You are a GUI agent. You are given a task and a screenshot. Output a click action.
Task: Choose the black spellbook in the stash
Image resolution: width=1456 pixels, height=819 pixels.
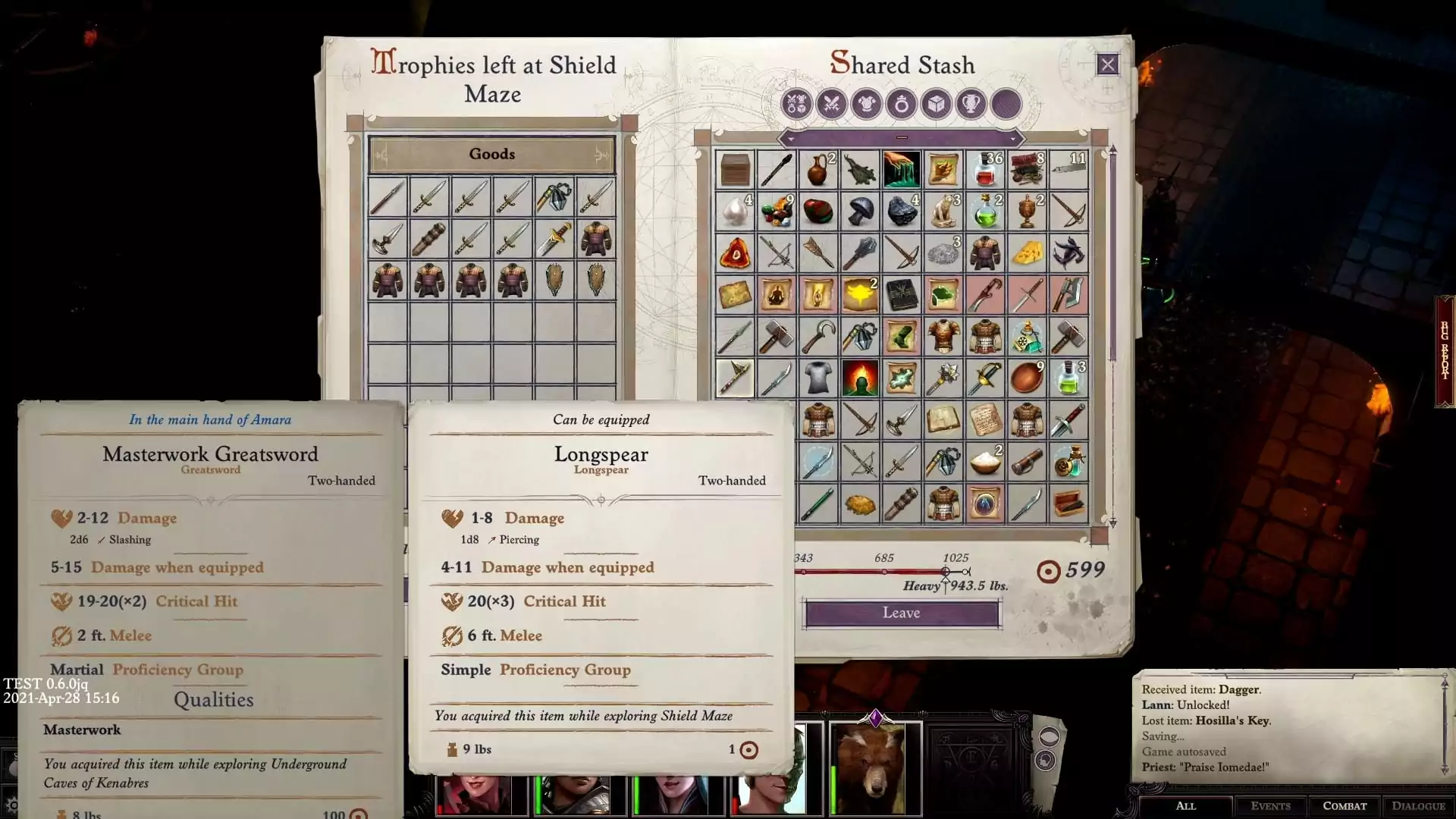902,294
